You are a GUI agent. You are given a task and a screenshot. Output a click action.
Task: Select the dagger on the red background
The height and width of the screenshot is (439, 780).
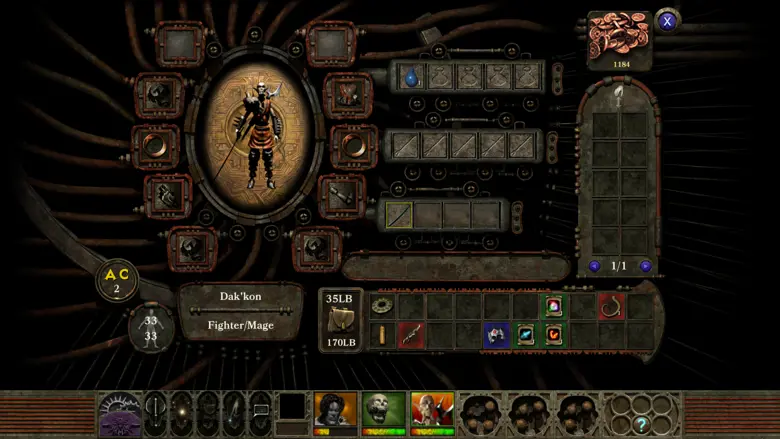pyautogui.click(x=410, y=335)
